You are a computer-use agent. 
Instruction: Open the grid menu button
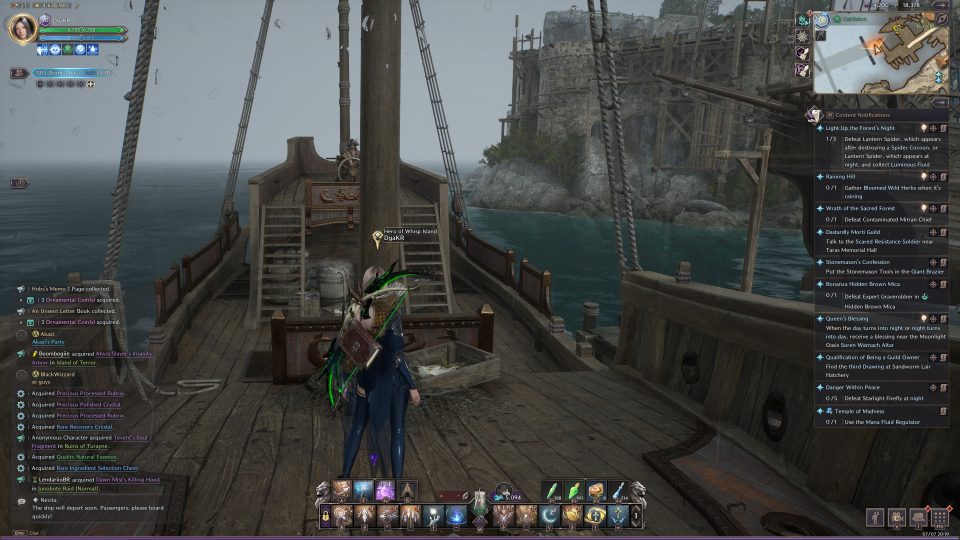(939, 517)
